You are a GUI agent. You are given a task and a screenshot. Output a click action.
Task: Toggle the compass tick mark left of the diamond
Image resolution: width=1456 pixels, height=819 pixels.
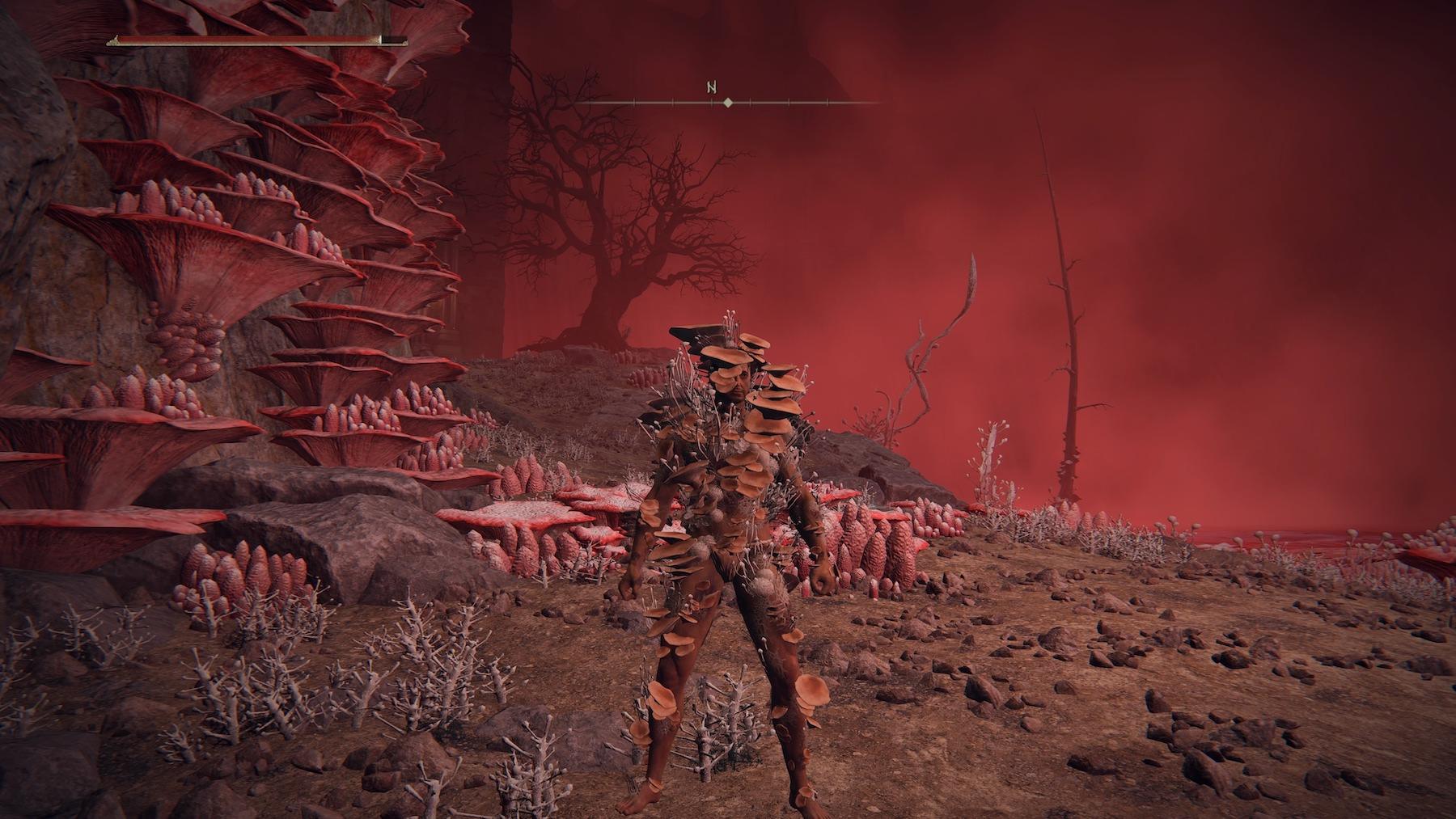(711, 102)
